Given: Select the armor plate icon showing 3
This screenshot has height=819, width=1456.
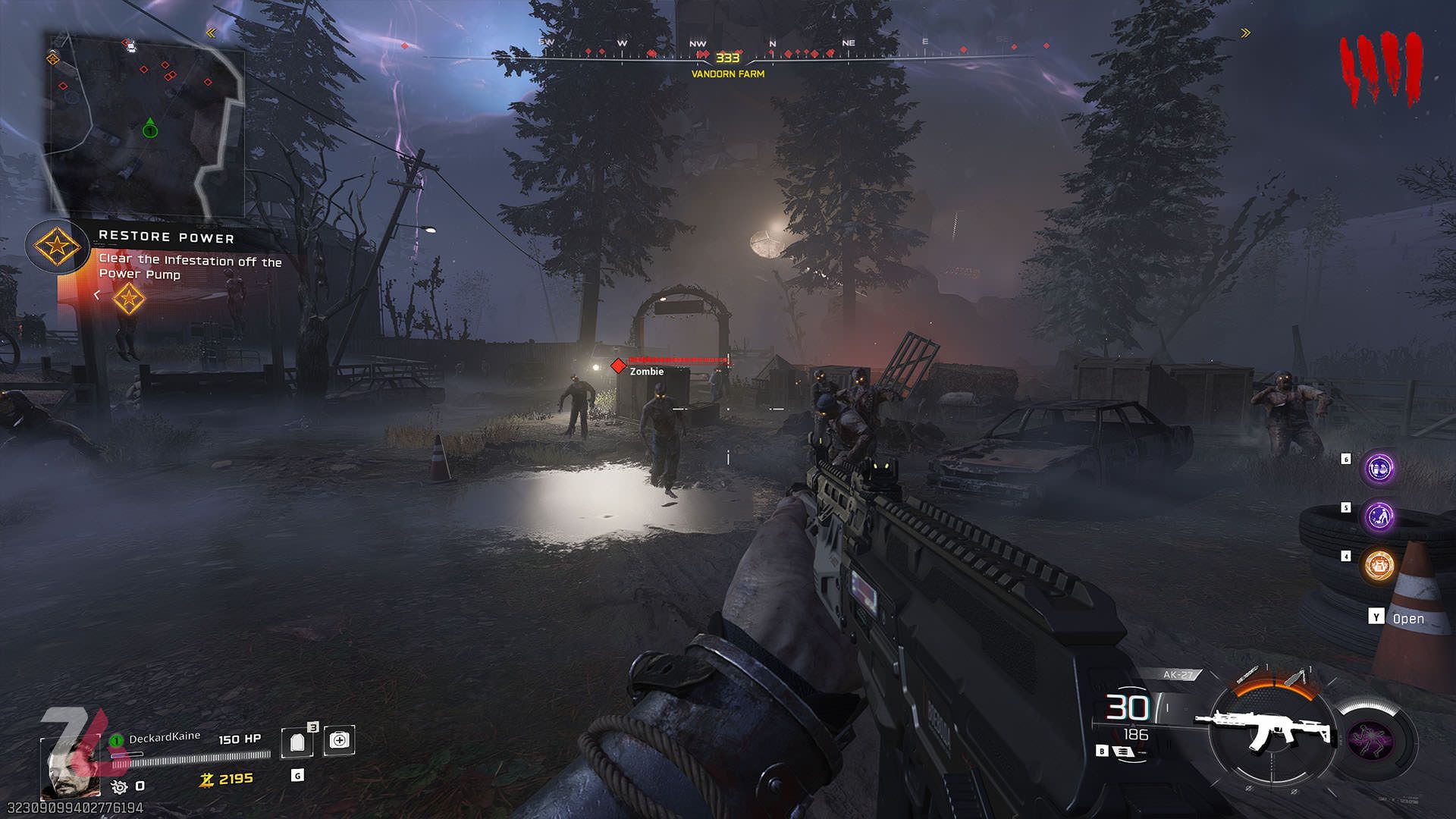Looking at the screenshot, I should (298, 741).
